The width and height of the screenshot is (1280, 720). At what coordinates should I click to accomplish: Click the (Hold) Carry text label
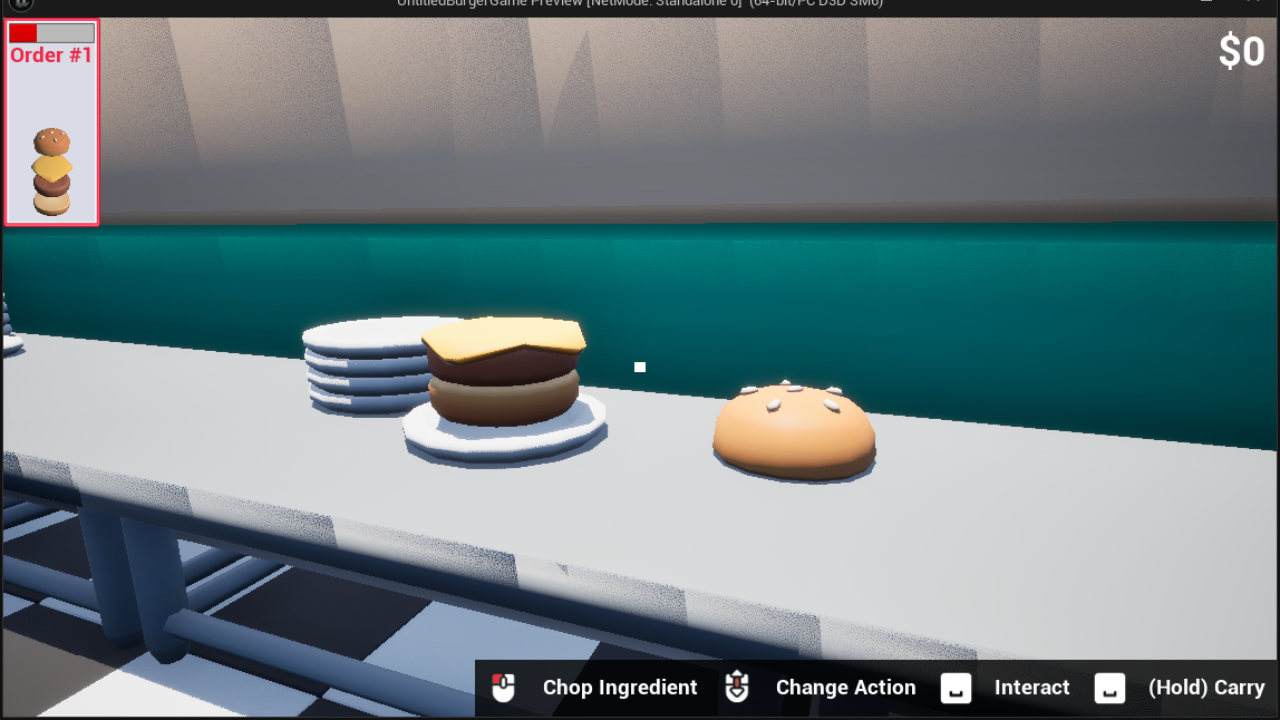click(x=1207, y=687)
